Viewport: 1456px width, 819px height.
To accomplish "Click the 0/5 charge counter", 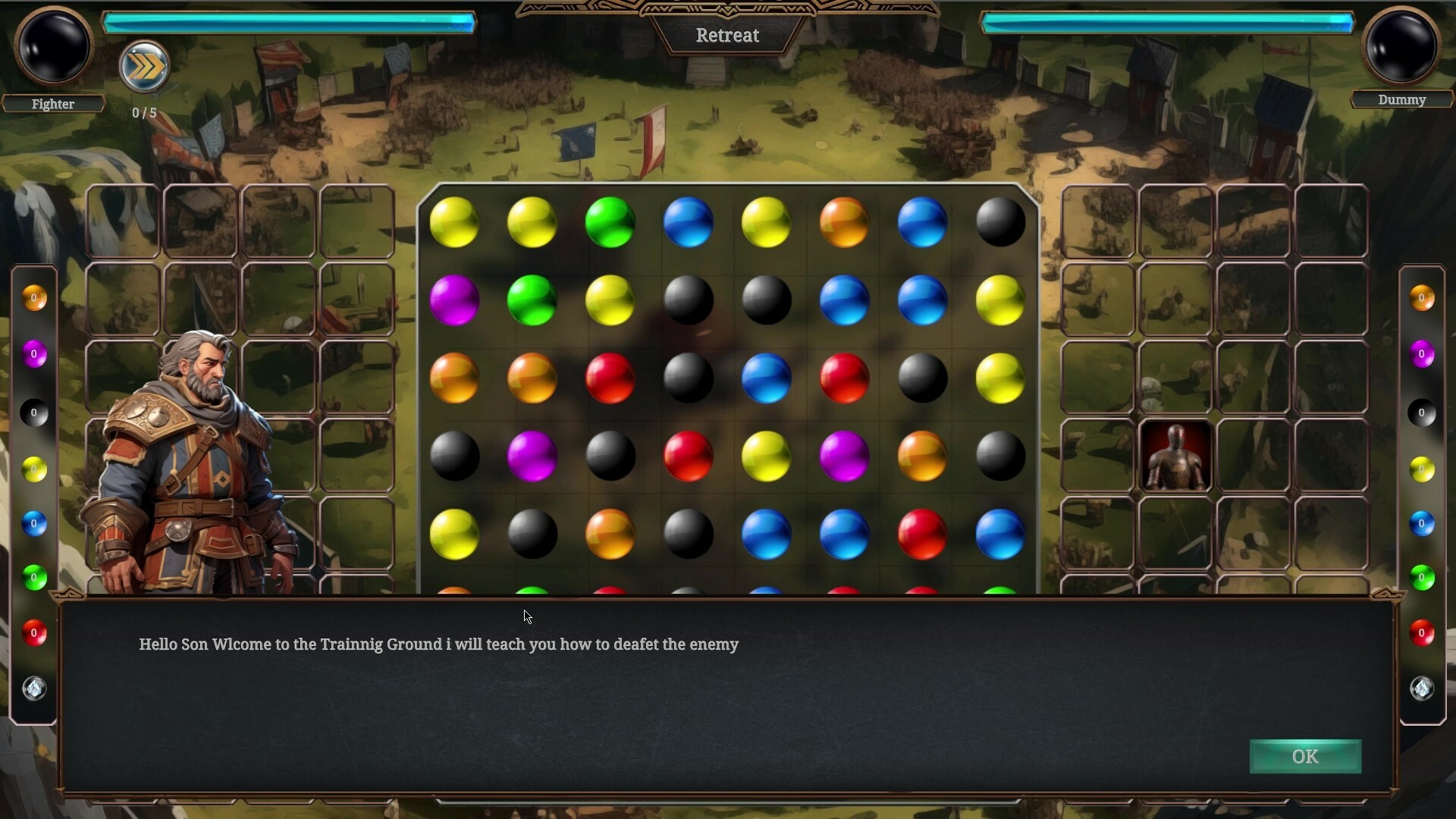I will tap(144, 112).
